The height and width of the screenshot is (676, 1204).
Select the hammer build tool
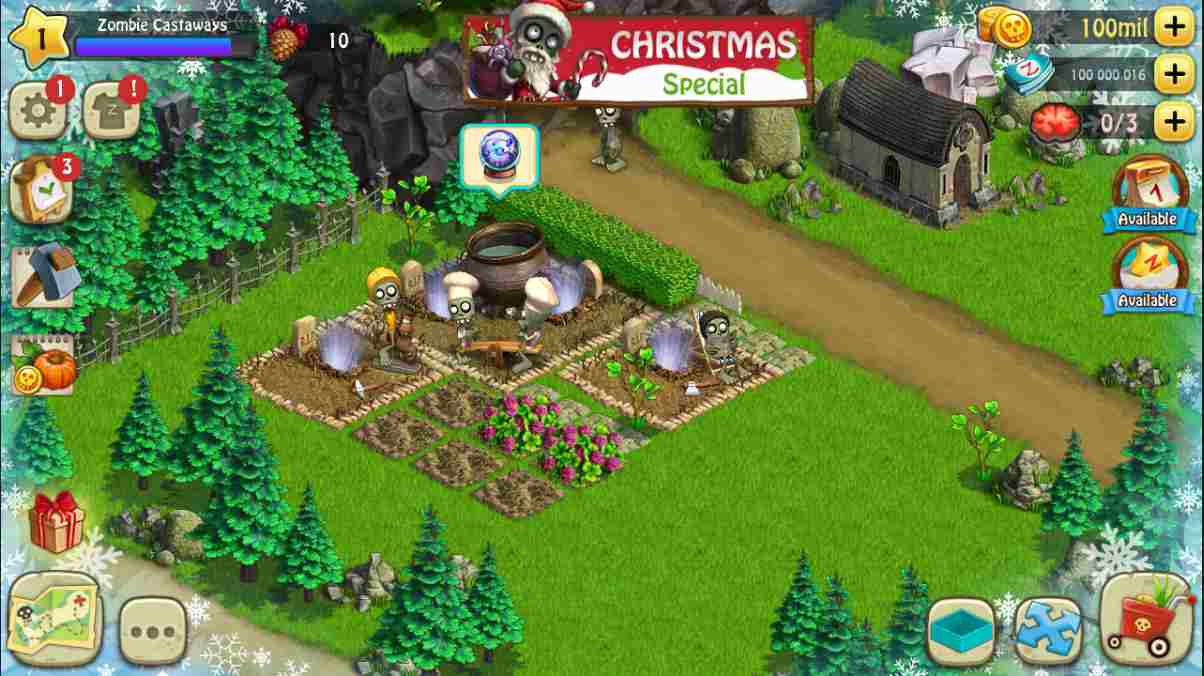[x=44, y=275]
